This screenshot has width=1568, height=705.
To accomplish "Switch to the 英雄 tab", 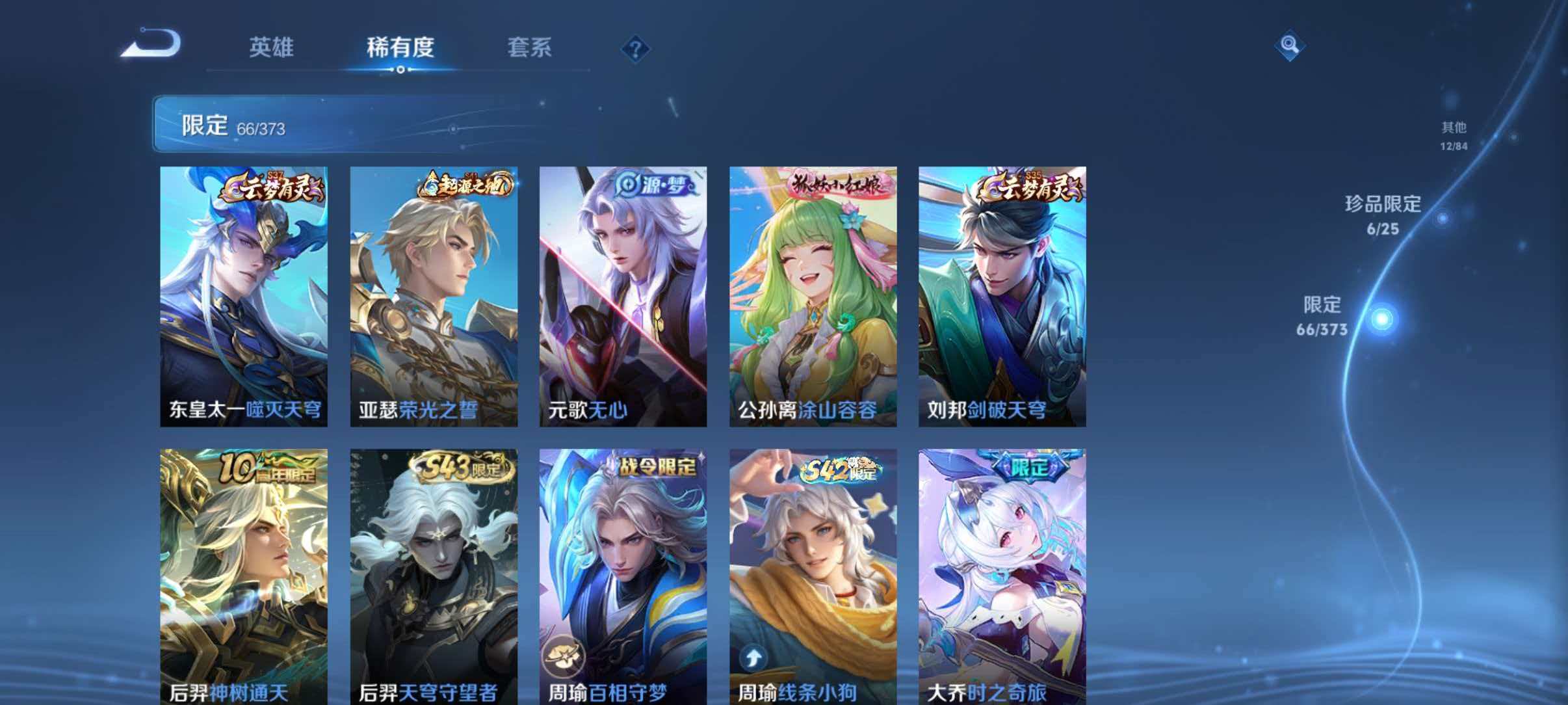I will pyautogui.click(x=271, y=48).
